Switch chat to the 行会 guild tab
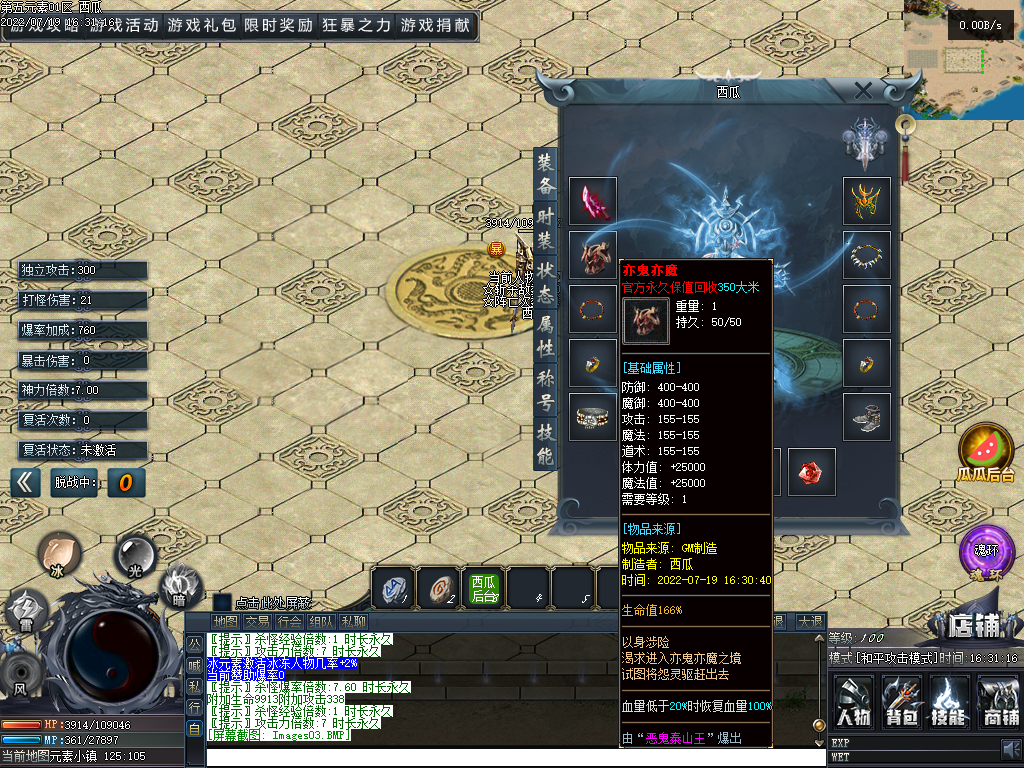The image size is (1024, 768). (289, 622)
